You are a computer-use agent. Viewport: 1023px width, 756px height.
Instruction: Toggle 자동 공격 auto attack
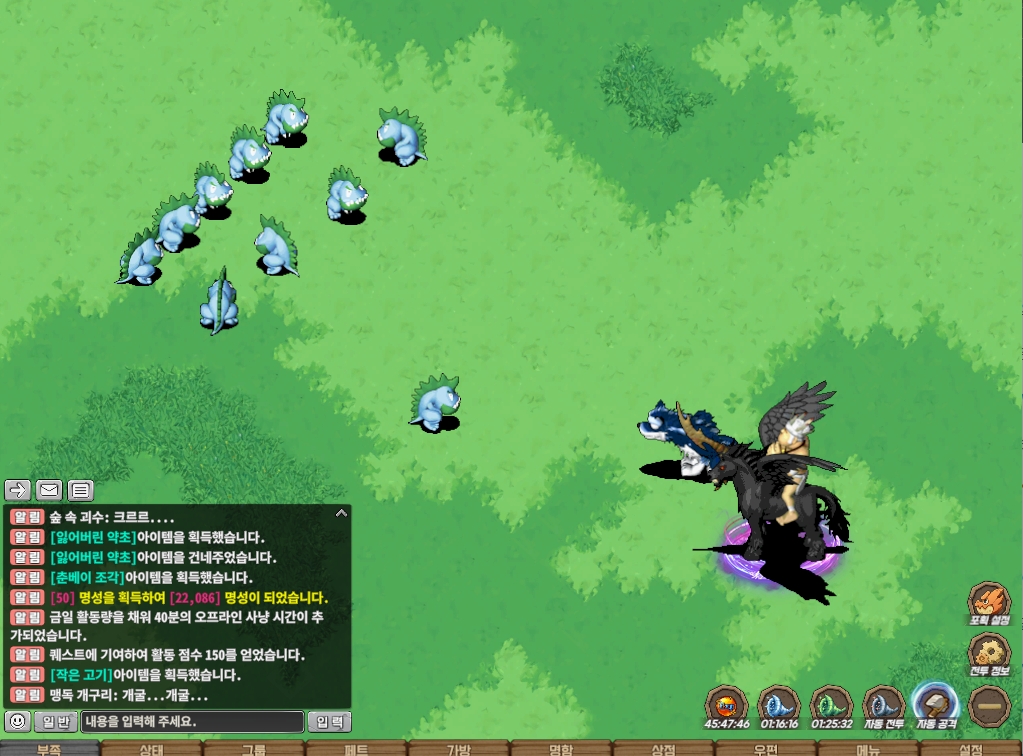[935, 705]
